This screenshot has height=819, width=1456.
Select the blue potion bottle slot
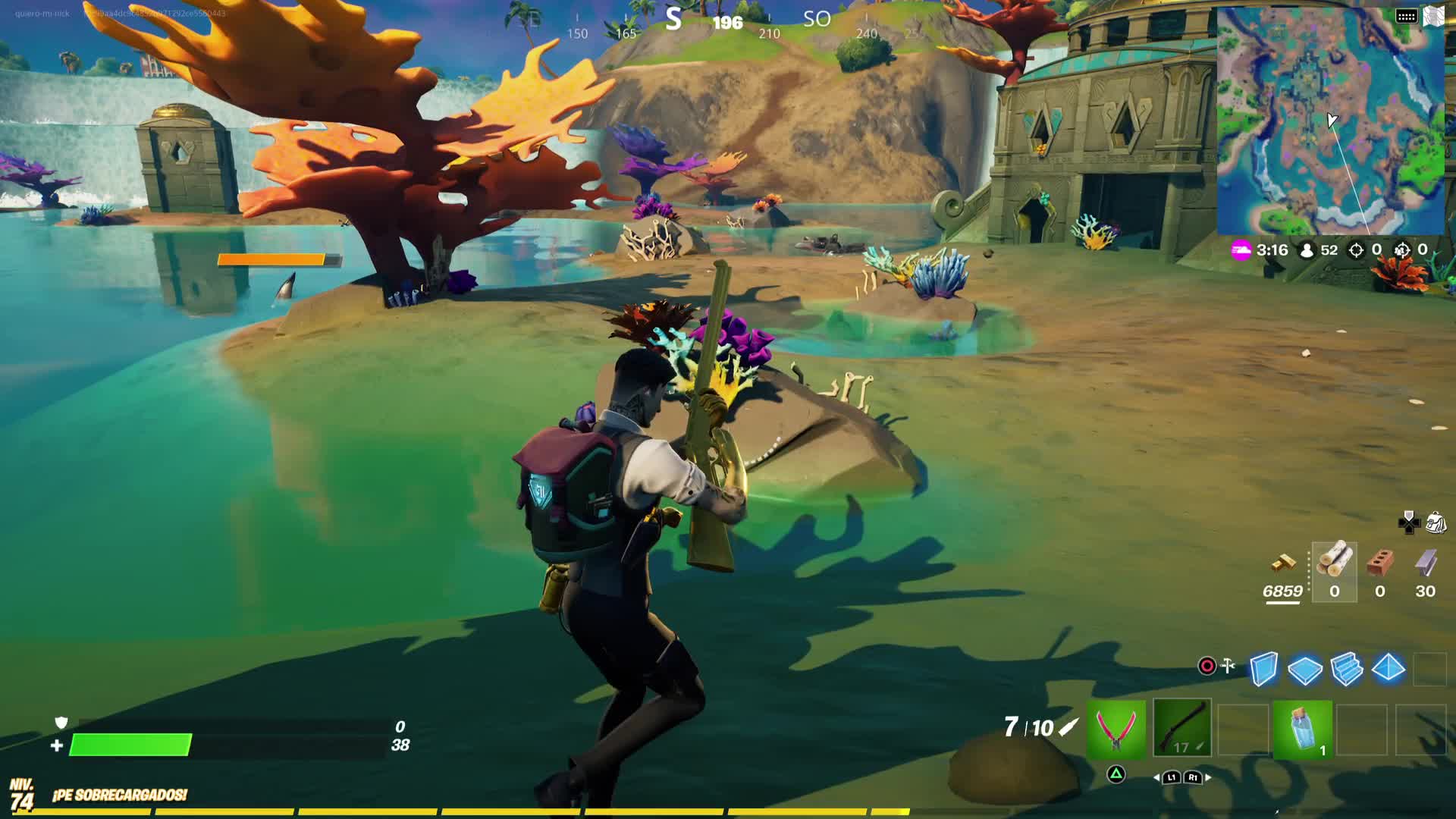(1303, 730)
